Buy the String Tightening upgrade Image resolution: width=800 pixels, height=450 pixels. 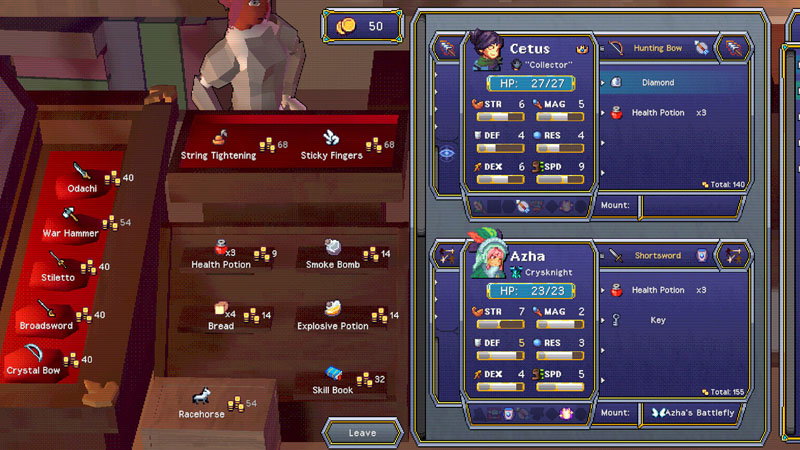pyautogui.click(x=219, y=146)
